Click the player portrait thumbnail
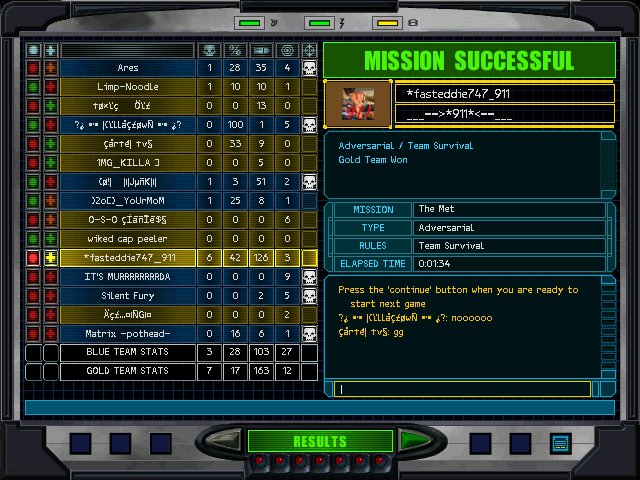640x480 pixels. [357, 102]
